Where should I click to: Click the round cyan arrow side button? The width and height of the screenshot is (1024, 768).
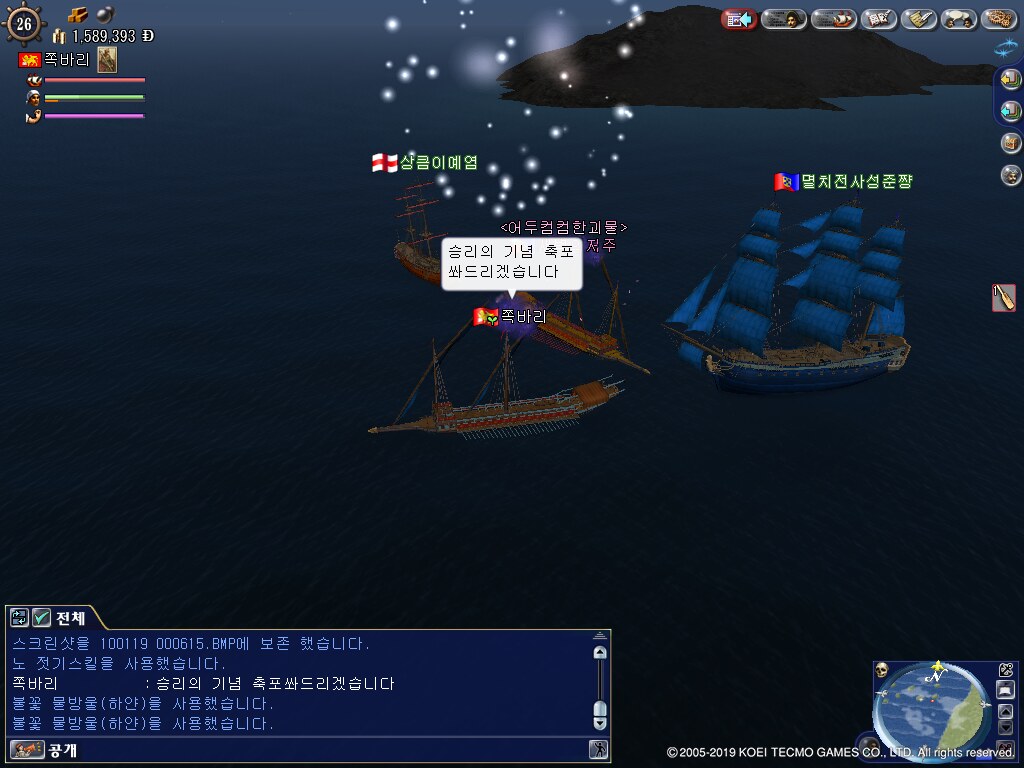pos(1011,111)
